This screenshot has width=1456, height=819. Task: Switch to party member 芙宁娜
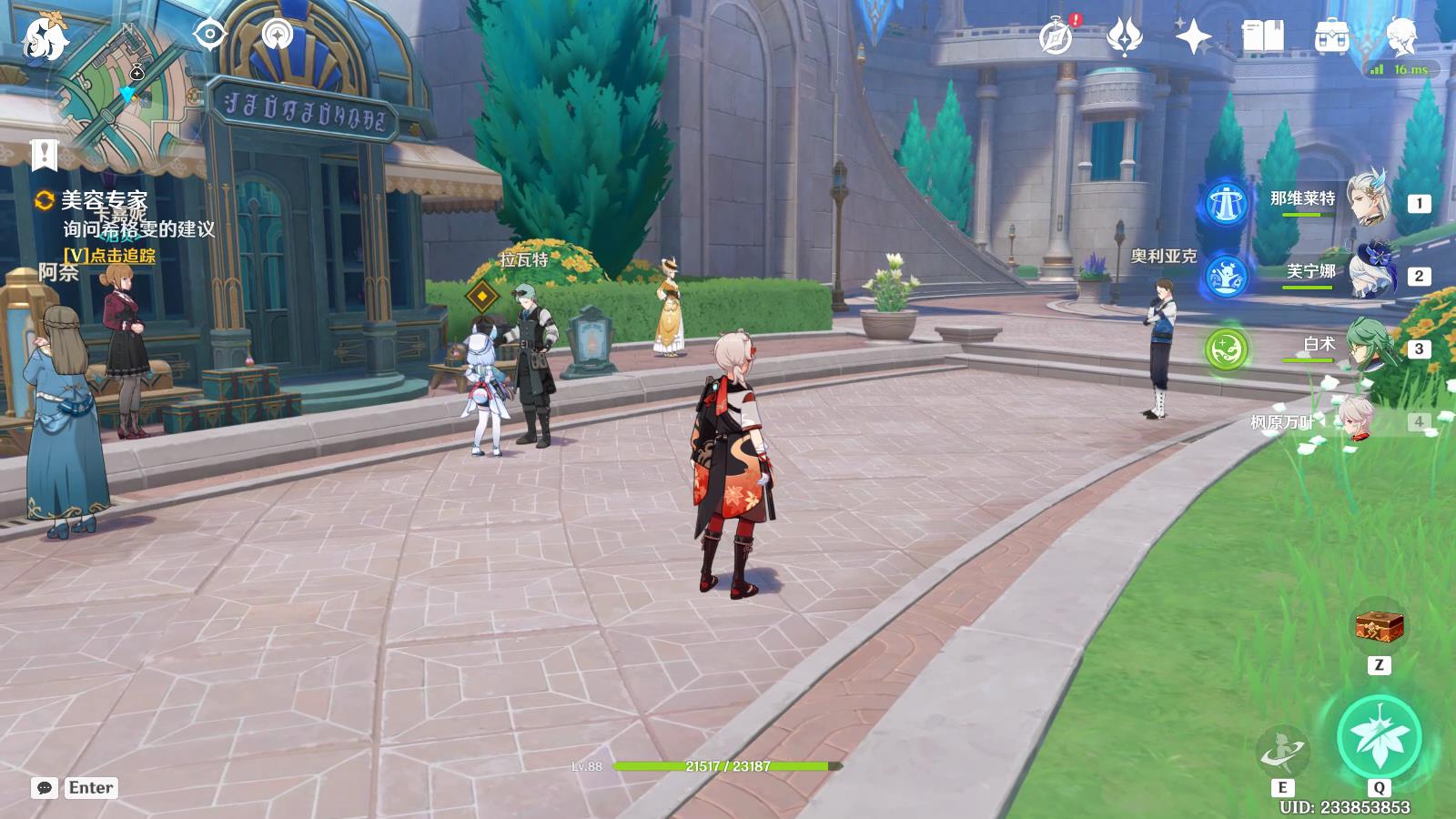1368,271
